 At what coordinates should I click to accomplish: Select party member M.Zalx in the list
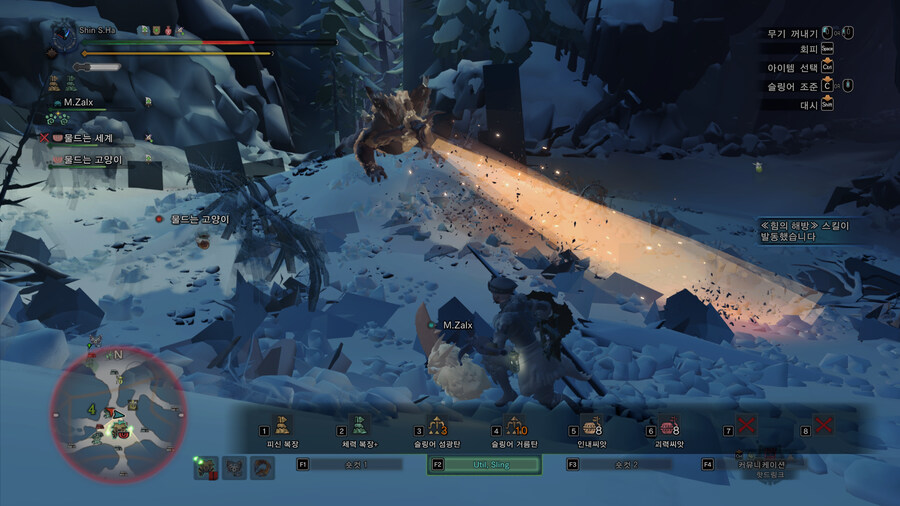[x=78, y=102]
